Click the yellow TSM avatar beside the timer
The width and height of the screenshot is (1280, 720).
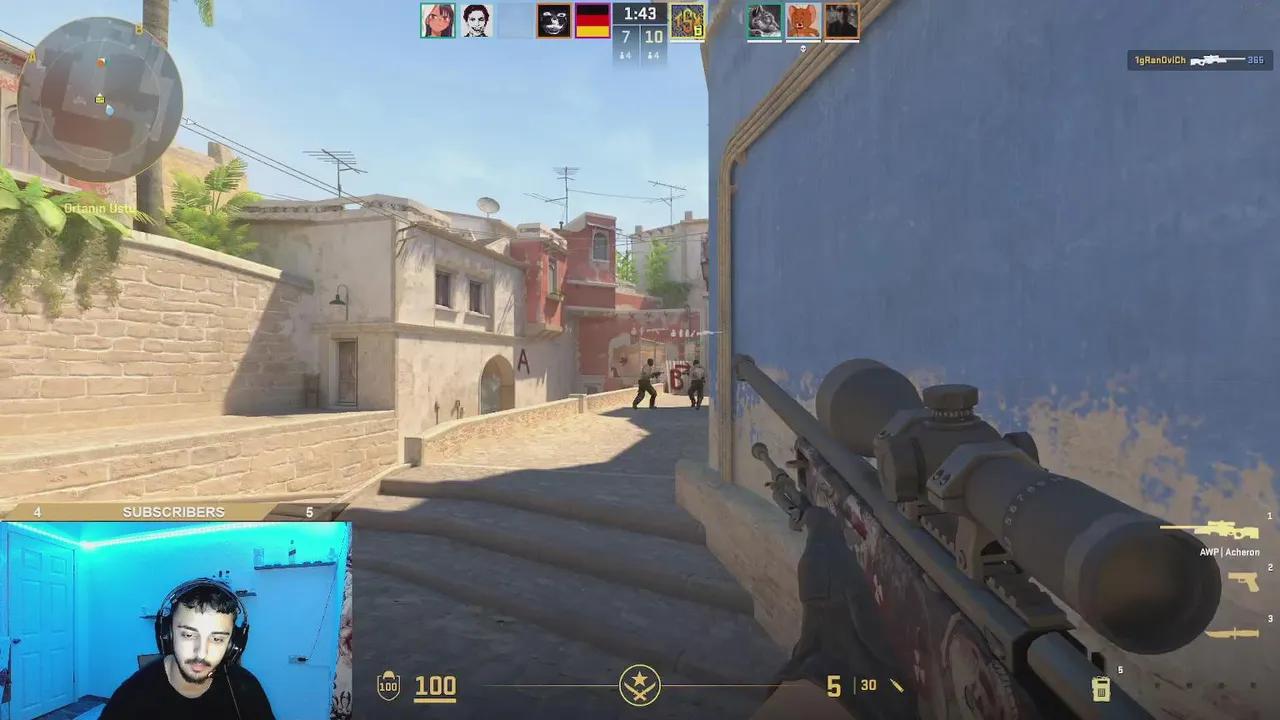pos(687,20)
